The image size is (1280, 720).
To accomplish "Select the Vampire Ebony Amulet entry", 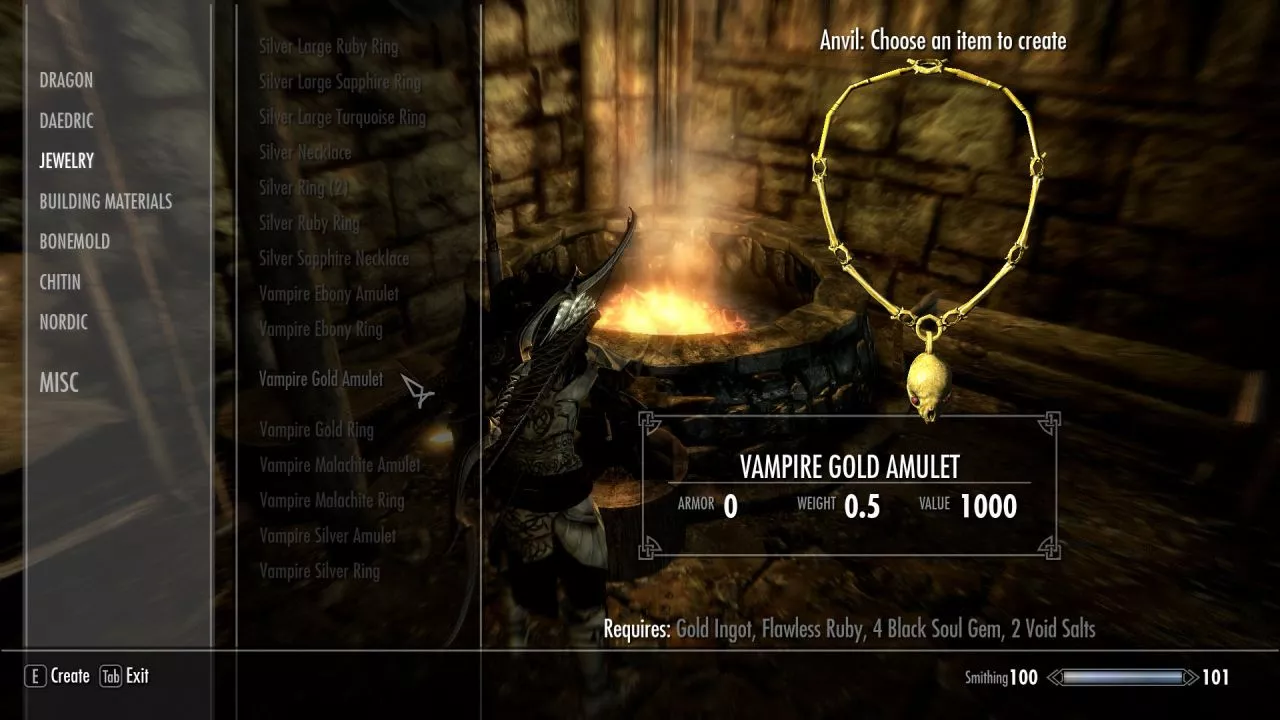I will pyautogui.click(x=329, y=294).
